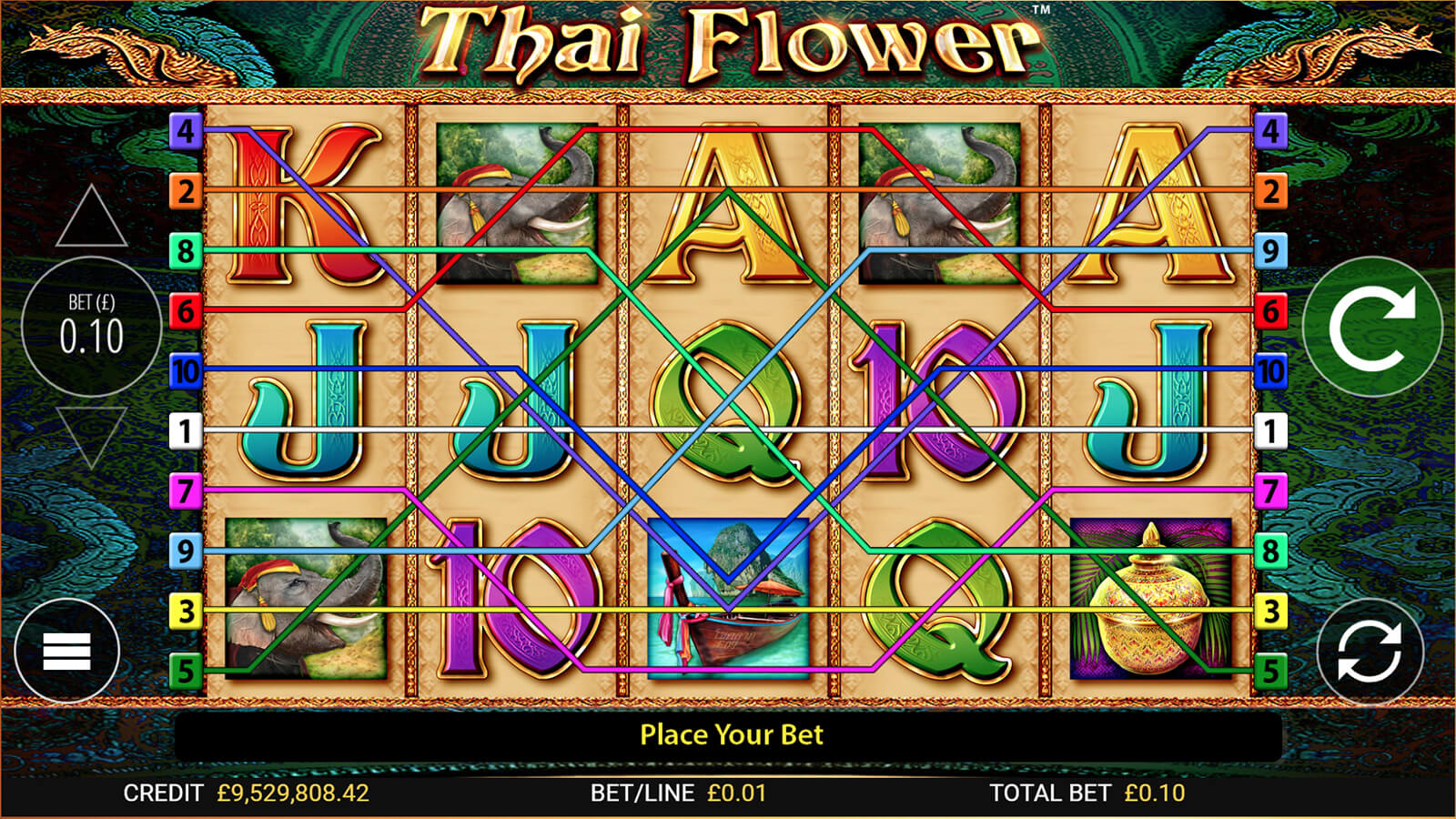1456x819 pixels.
Task: Open the hamburger menu
Action: [66, 652]
